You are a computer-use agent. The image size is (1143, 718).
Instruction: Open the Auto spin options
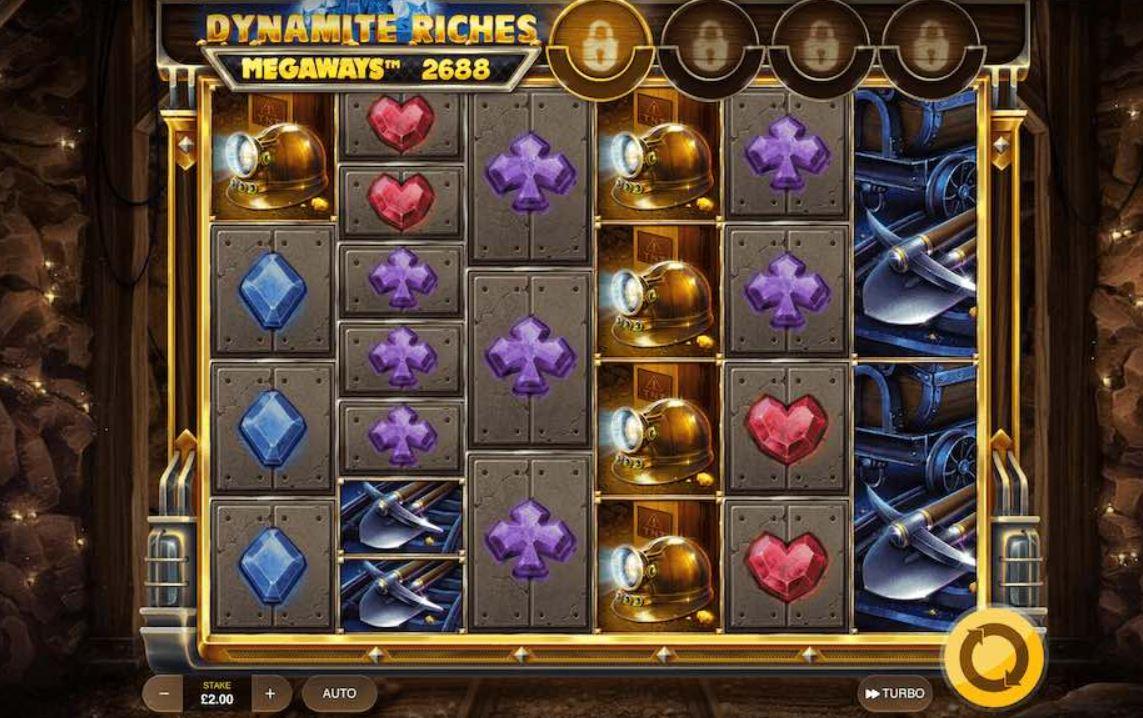(x=339, y=693)
